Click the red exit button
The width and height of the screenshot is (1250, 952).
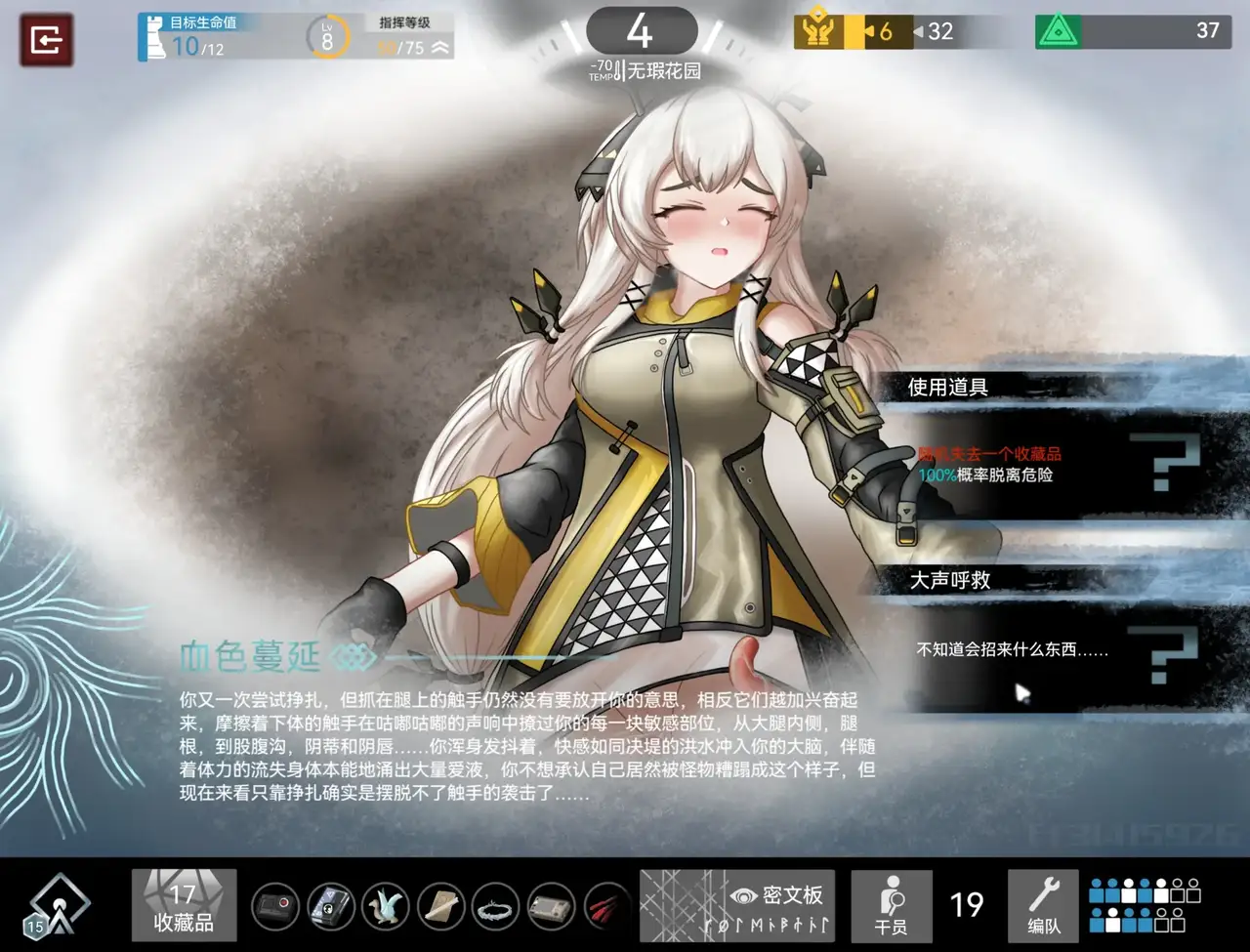[x=46, y=40]
